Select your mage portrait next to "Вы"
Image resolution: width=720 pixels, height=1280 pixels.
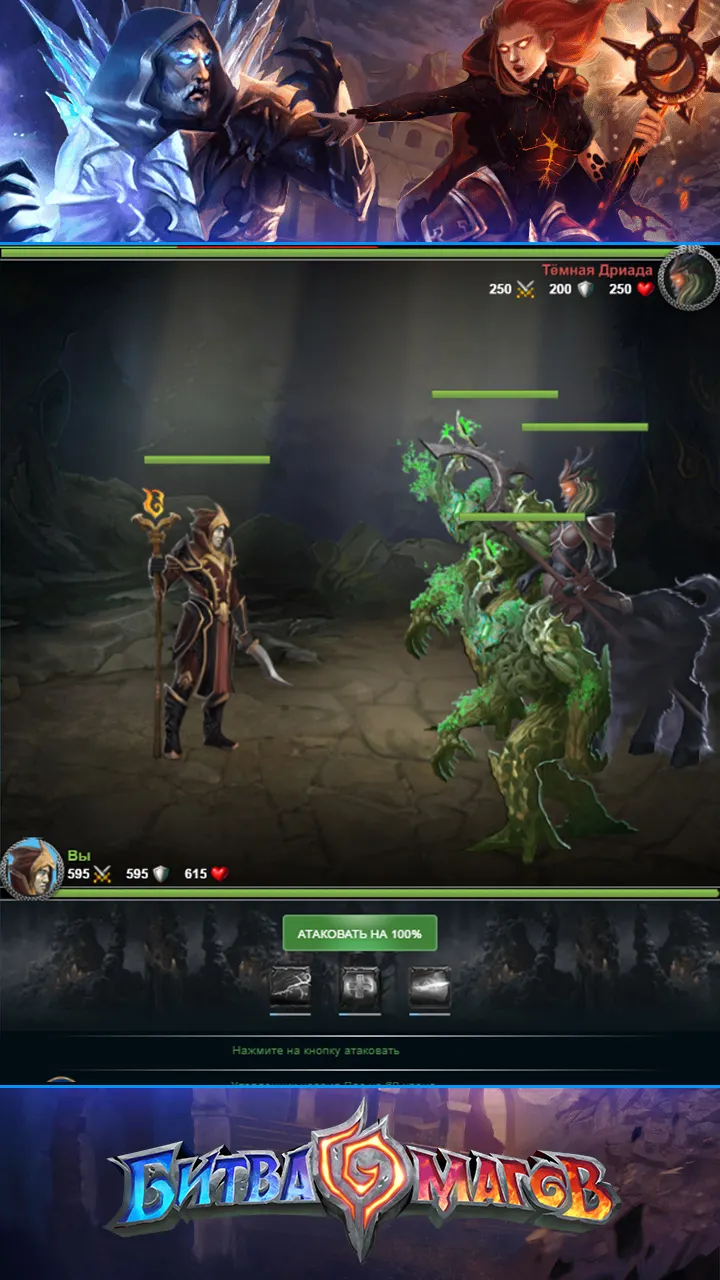30,866
